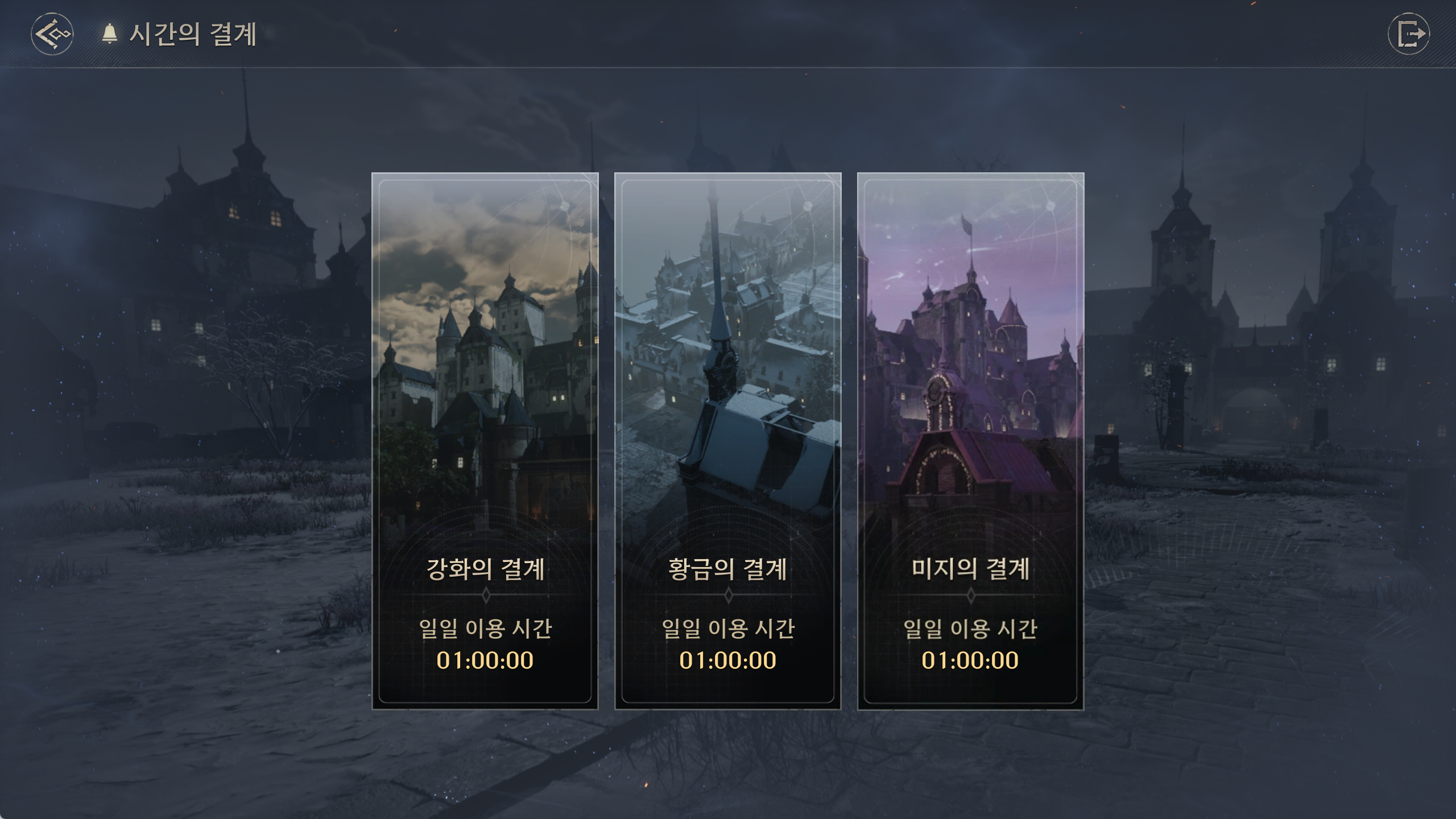Go back using the top-left arrow button
1456x819 pixels.
[52, 34]
